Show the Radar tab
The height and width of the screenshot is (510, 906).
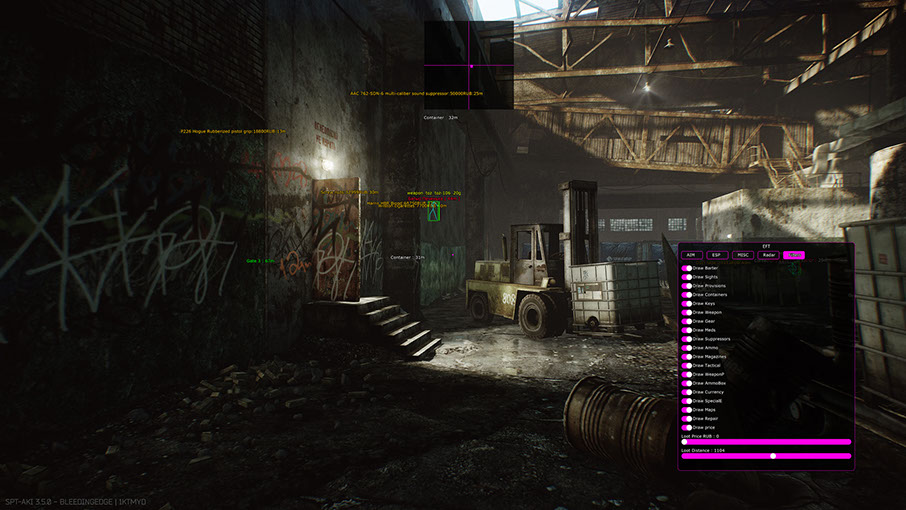coord(768,255)
